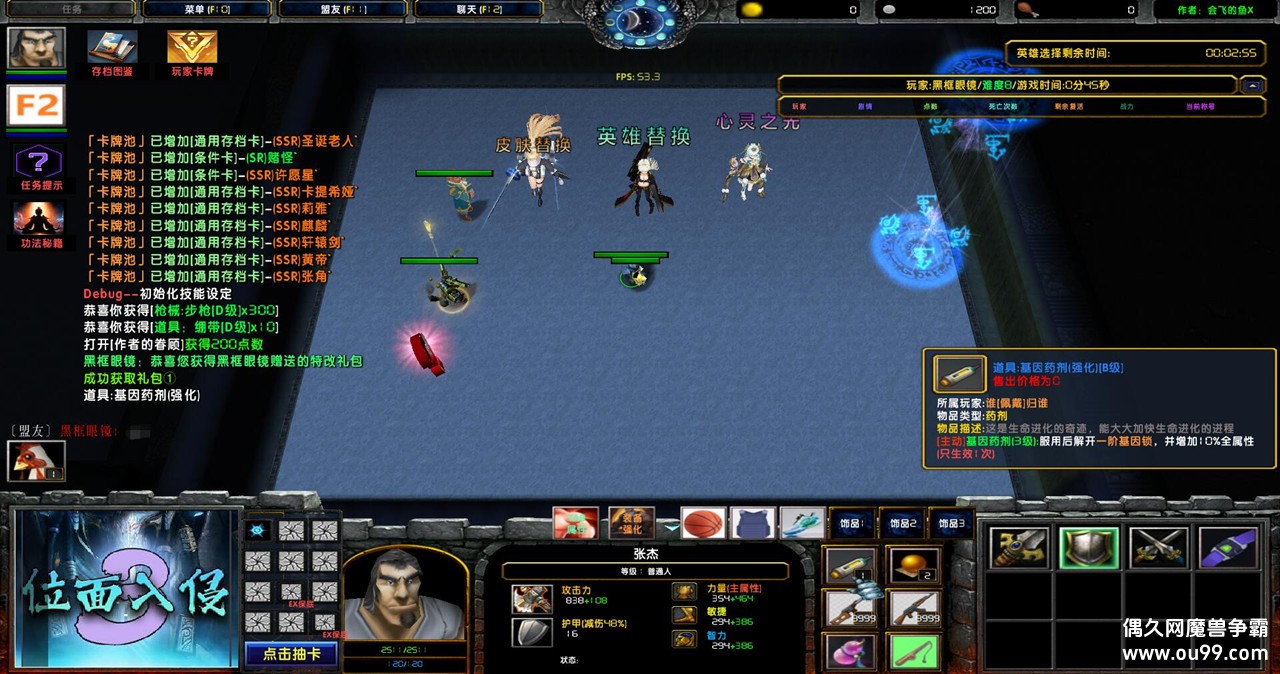The width and height of the screenshot is (1280, 674).
Task: Click the 点击抽卡 card draw button
Action: (x=291, y=654)
